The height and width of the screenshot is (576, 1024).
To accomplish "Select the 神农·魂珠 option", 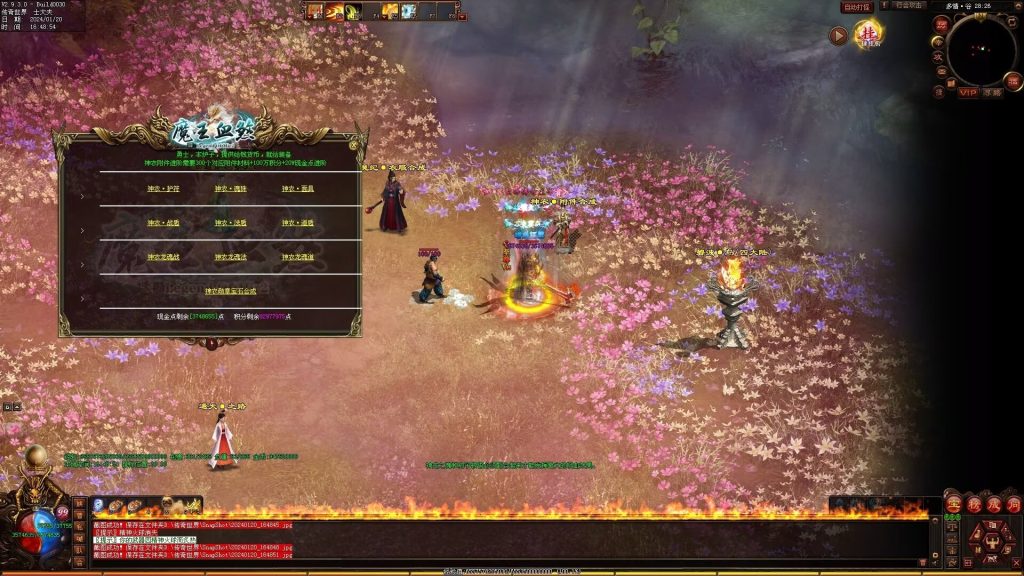I will 230,188.
